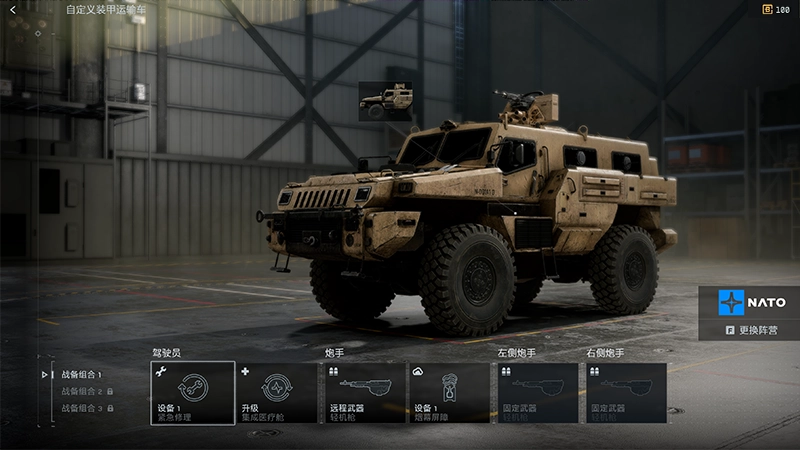Click the NATO faction badge
800x450 pixels.
pos(751,302)
